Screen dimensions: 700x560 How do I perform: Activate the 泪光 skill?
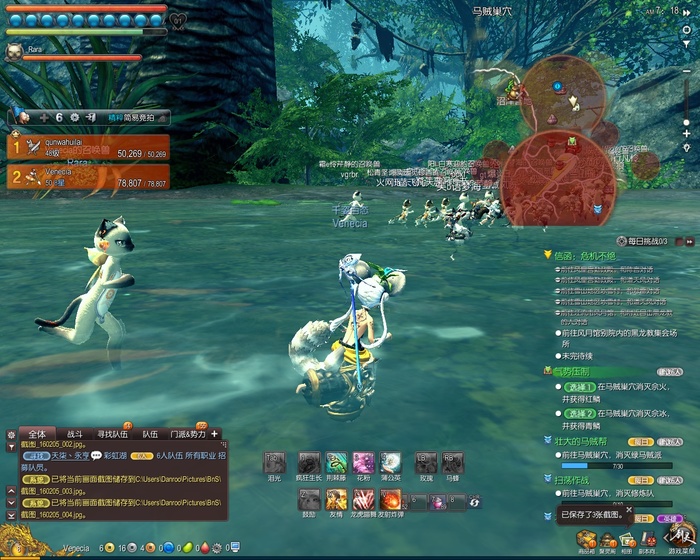click(274, 463)
